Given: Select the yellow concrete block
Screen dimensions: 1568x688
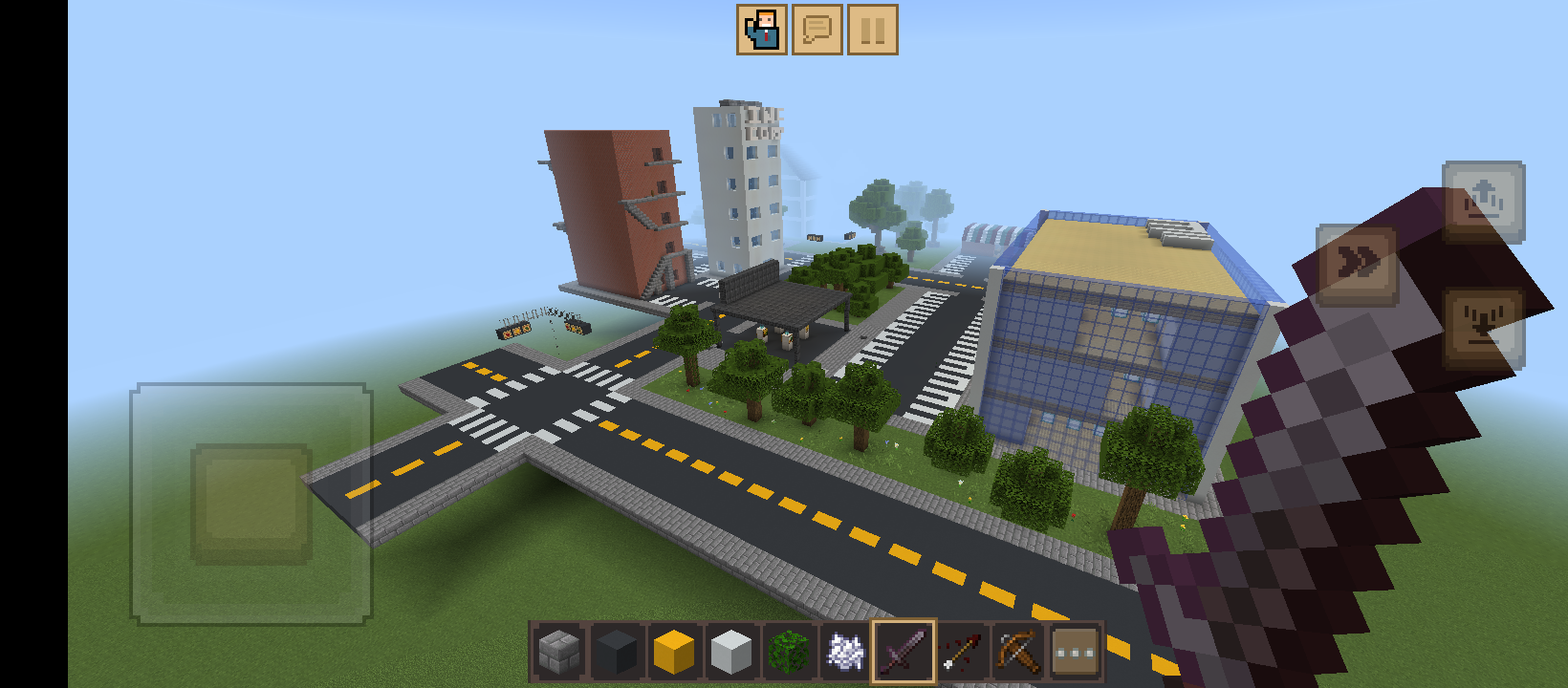Looking at the screenshot, I should pos(671,650).
